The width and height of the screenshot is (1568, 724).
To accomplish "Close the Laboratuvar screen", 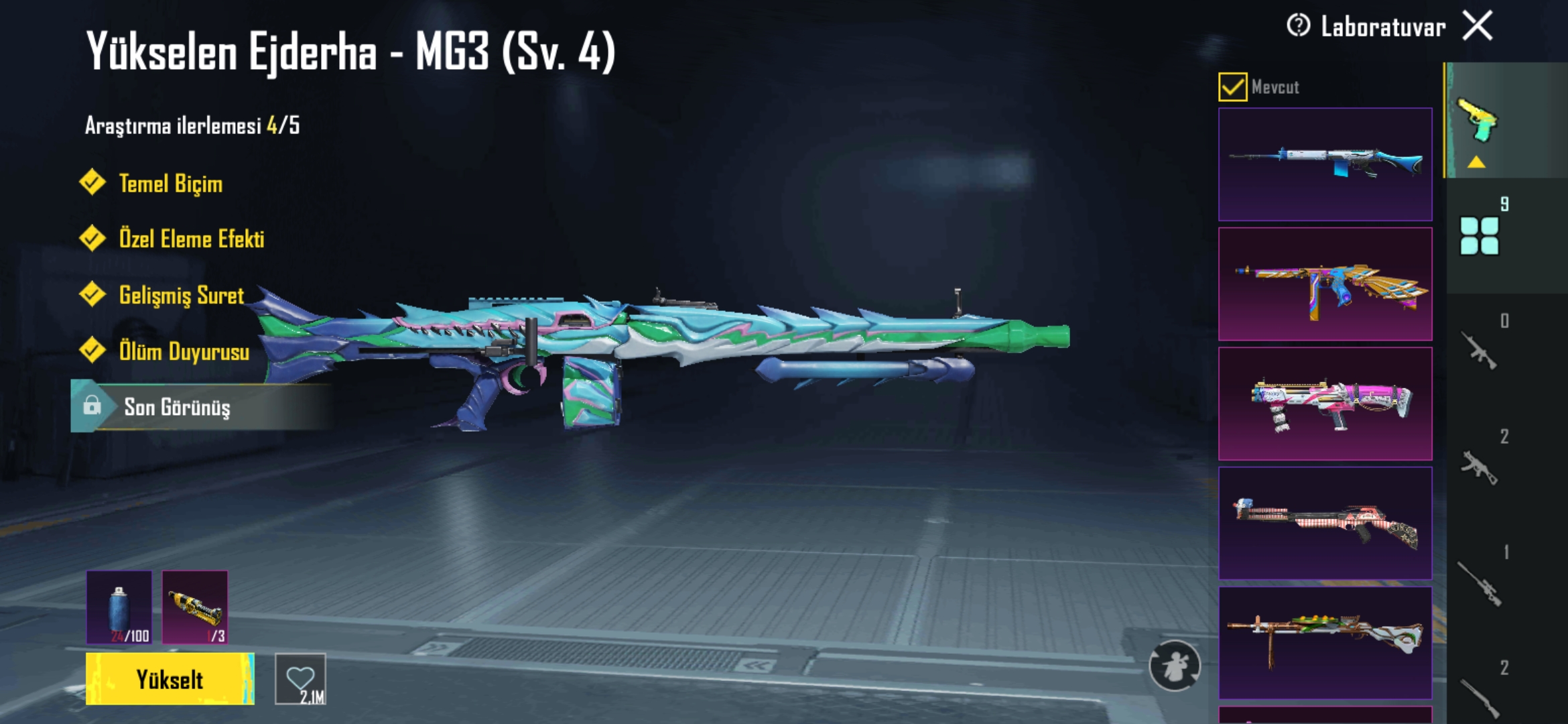I will [1478, 27].
